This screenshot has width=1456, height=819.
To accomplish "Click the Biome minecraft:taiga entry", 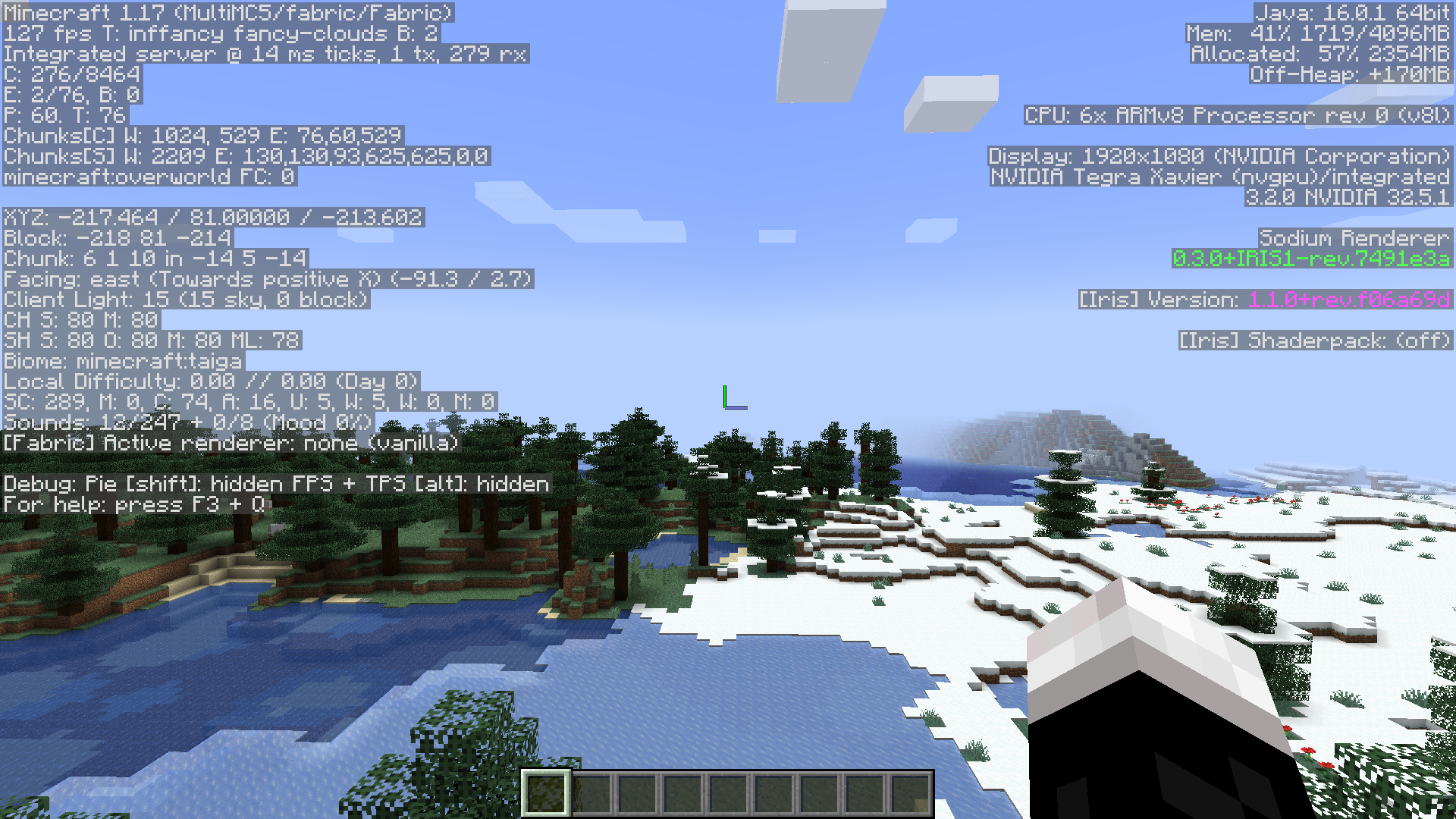I will 121,361.
